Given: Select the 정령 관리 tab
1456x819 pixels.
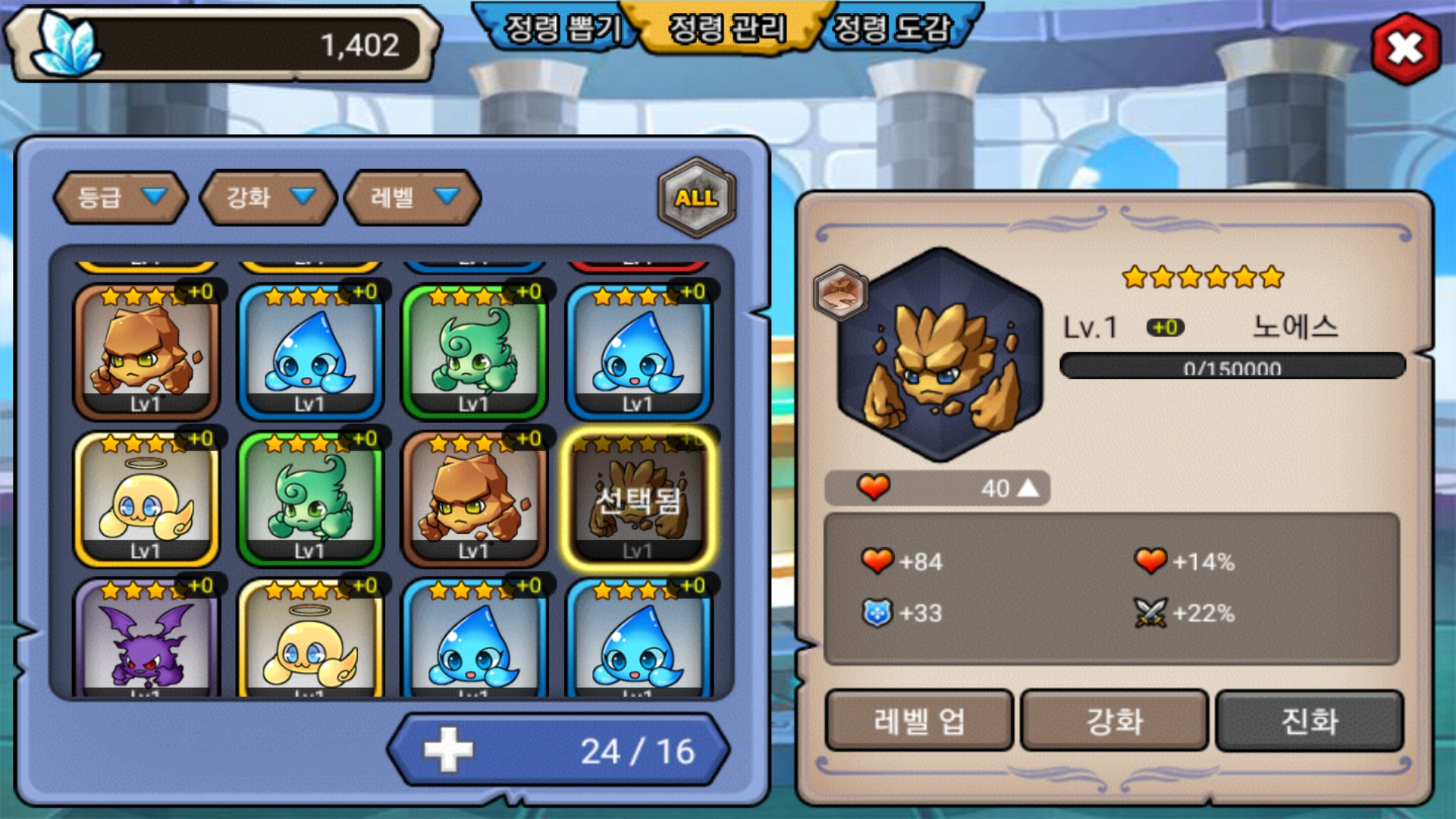Looking at the screenshot, I should coord(726,29).
